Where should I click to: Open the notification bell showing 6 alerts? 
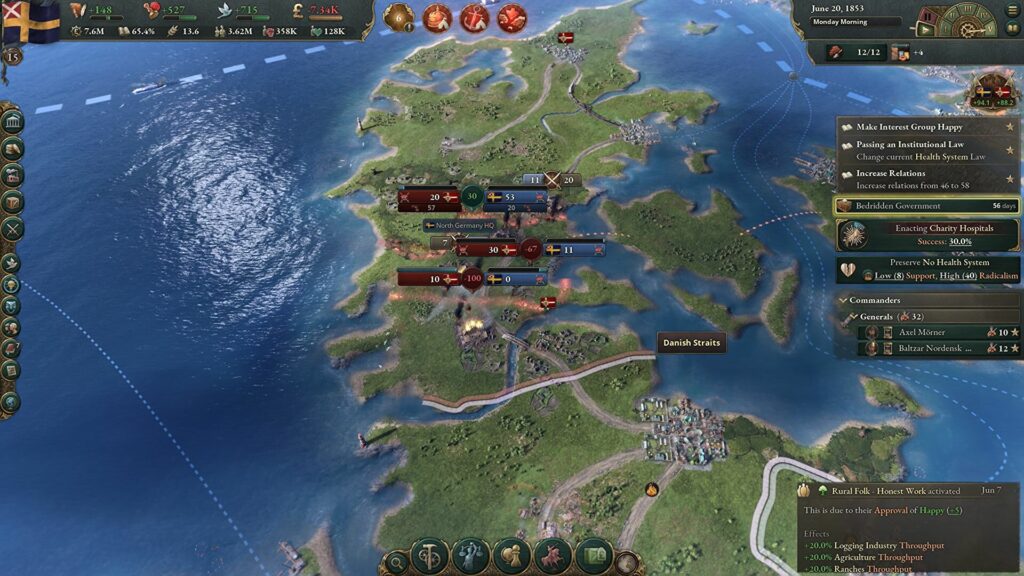pos(398,18)
